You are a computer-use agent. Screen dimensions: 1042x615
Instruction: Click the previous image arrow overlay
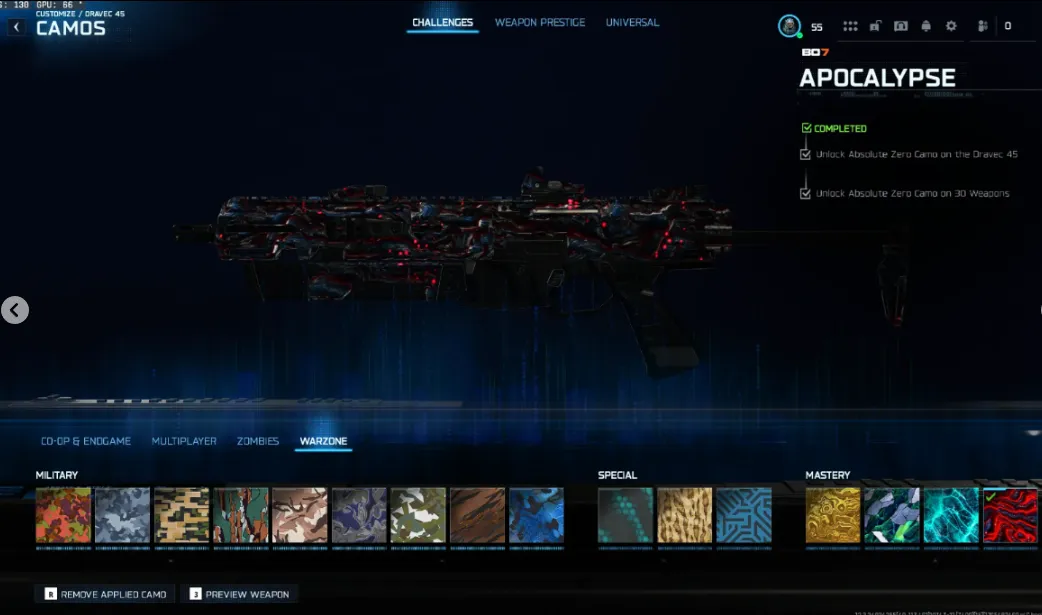click(x=14, y=310)
